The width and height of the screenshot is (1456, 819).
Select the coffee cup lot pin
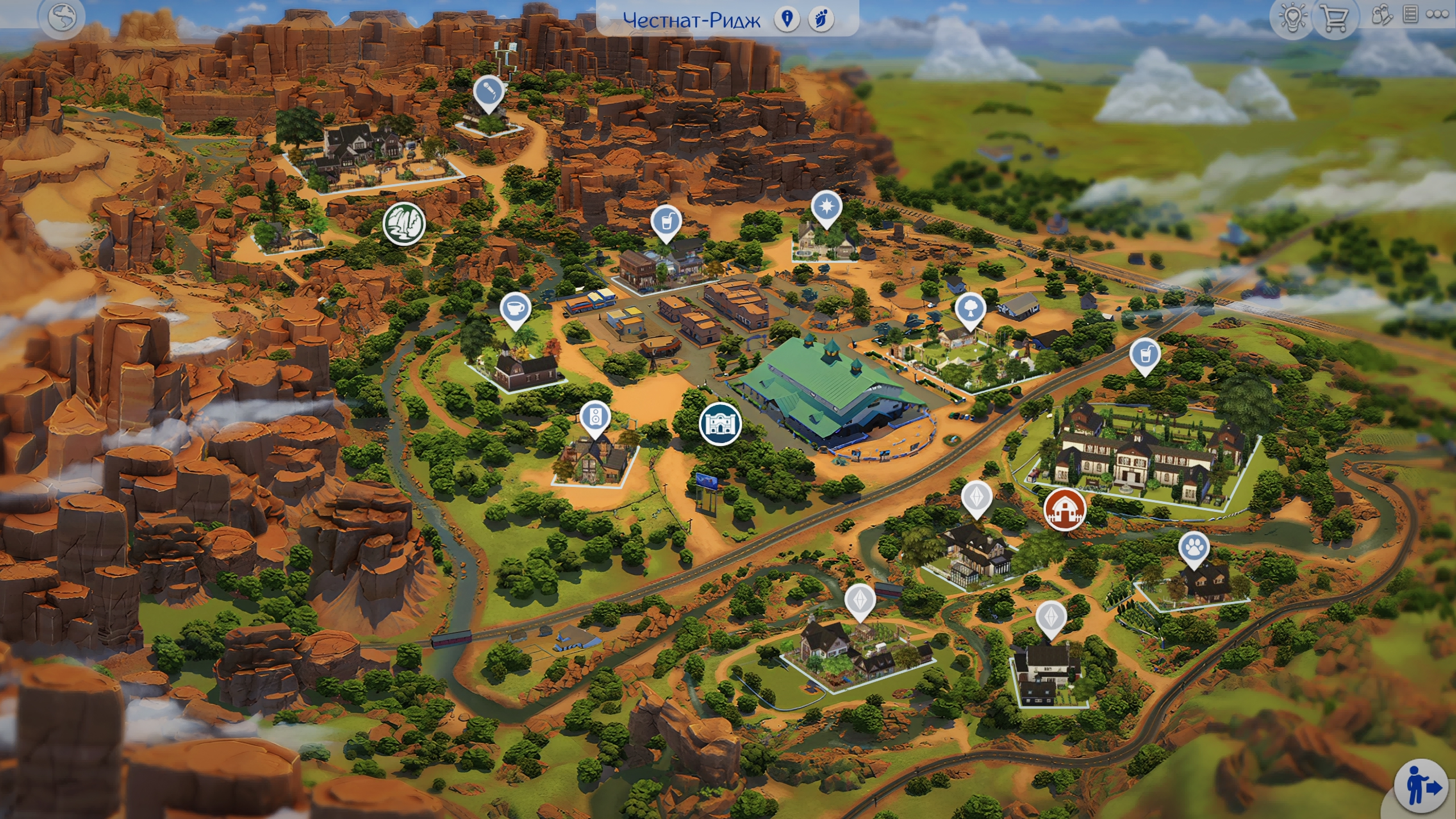(x=515, y=309)
